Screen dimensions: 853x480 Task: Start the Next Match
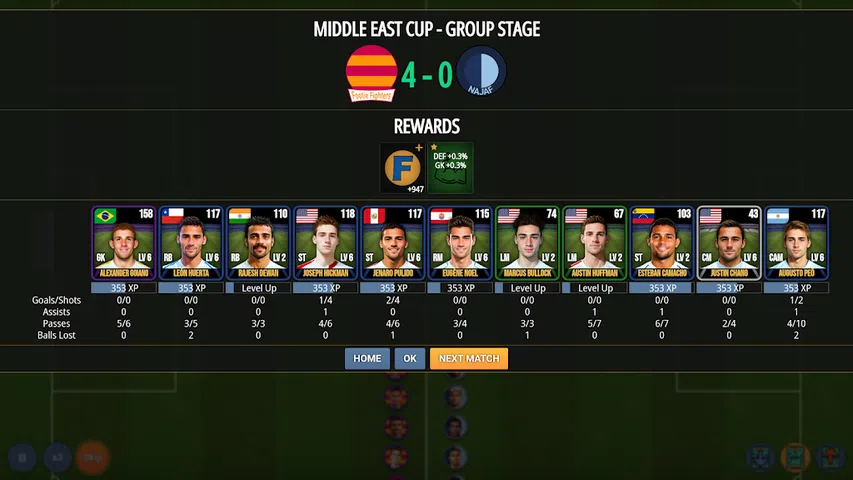pyautogui.click(x=469, y=358)
